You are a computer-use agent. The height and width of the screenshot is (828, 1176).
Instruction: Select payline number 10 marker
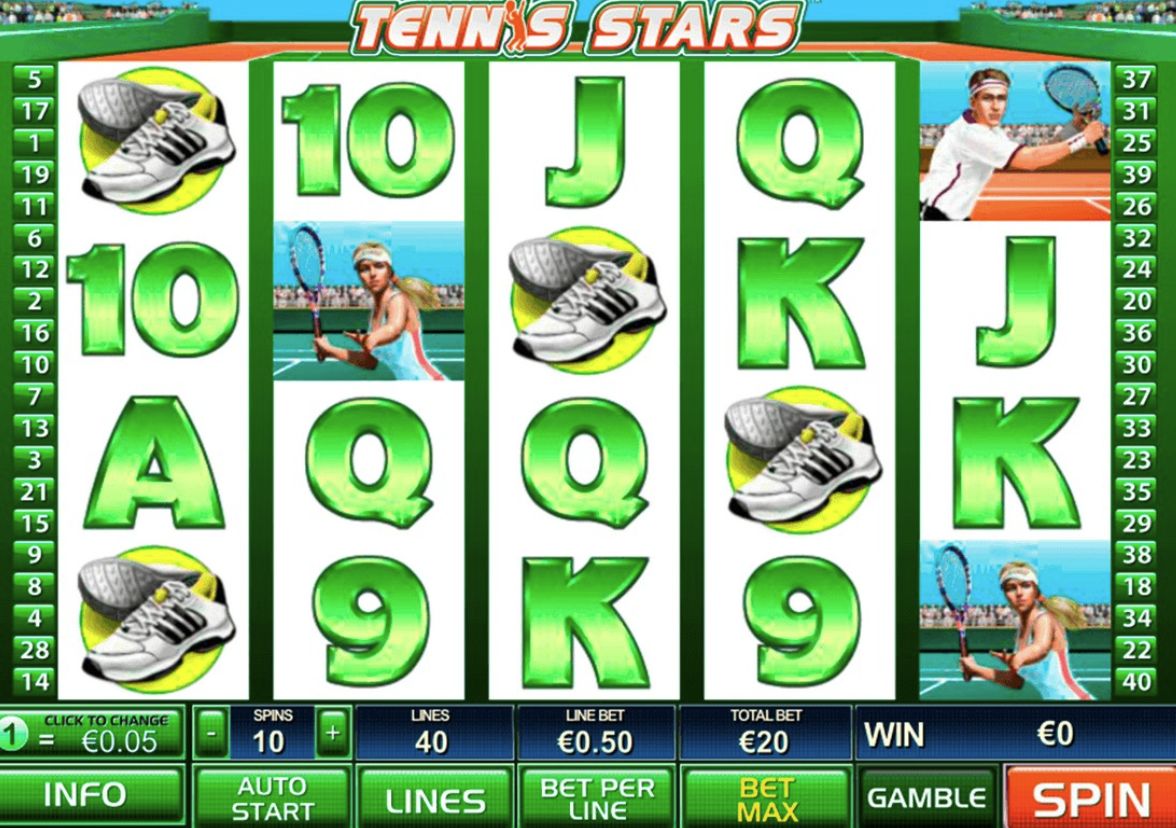pyautogui.click(x=35, y=364)
